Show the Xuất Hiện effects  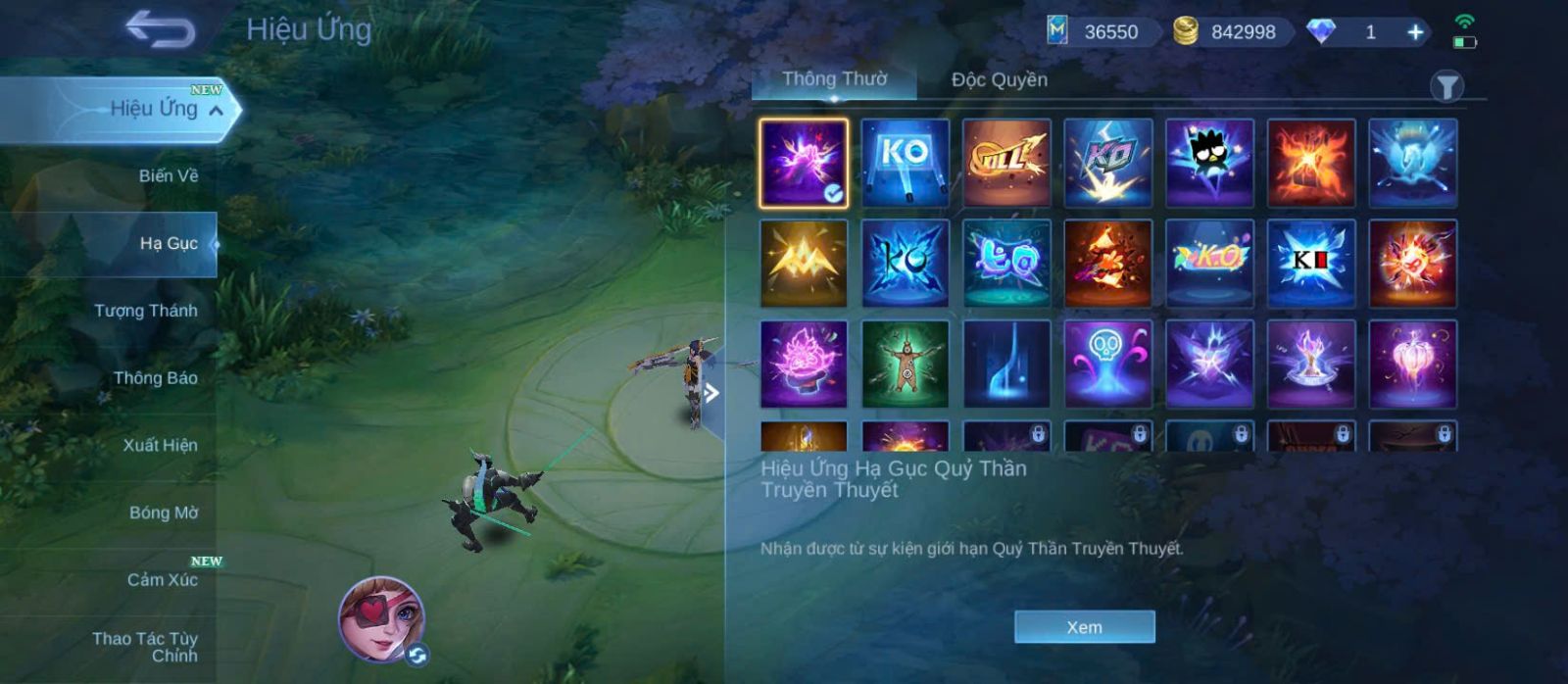pyautogui.click(x=160, y=445)
